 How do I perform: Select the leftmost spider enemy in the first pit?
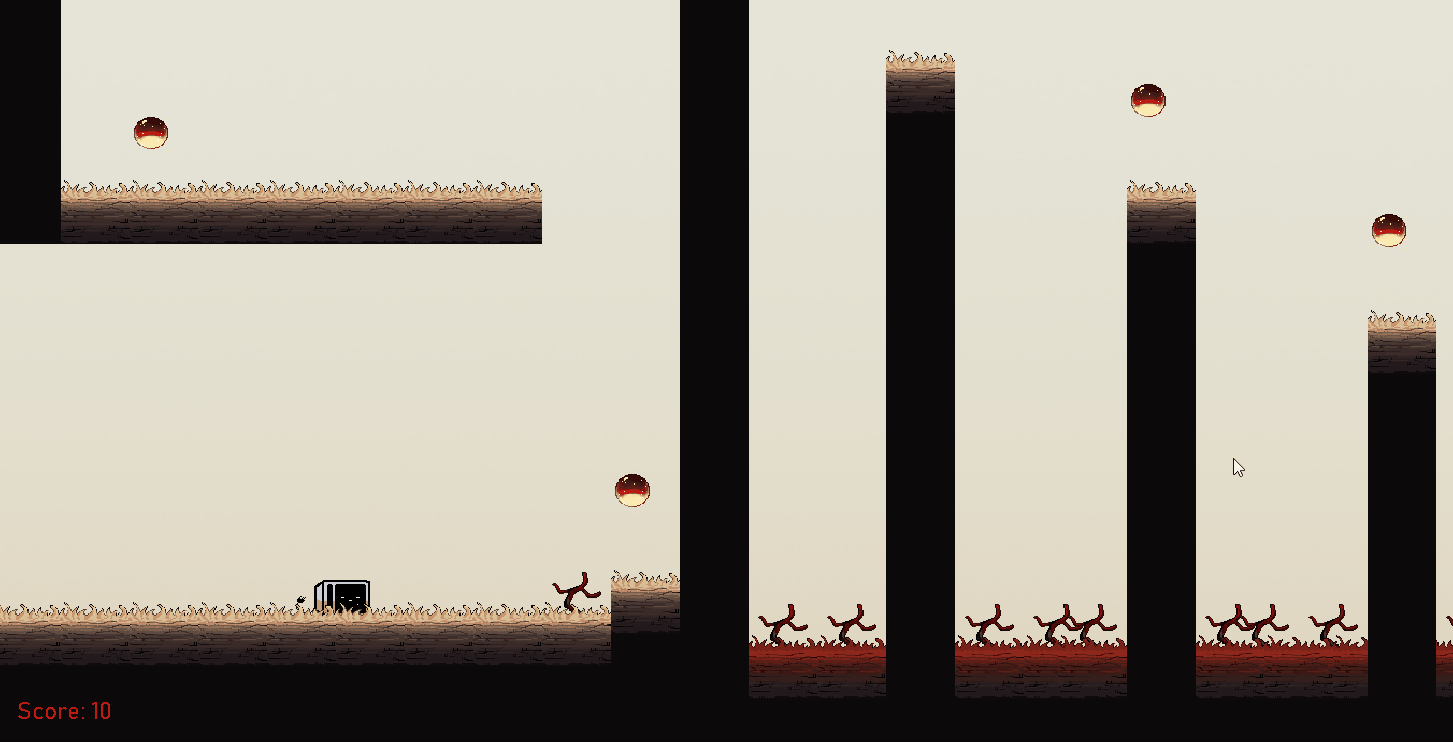pos(780,622)
